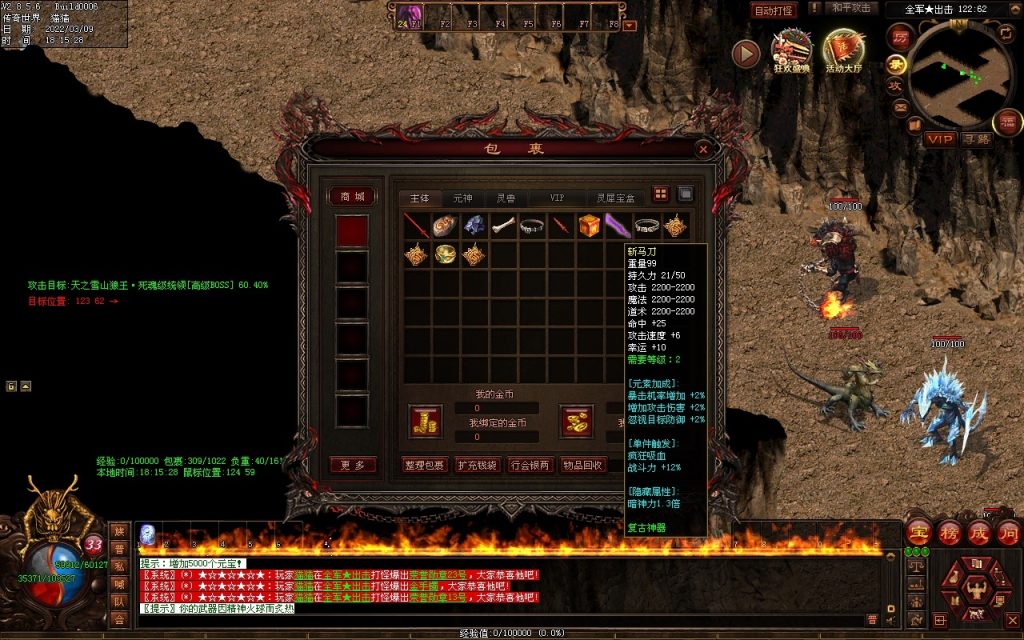Click the circular minimap
The height and width of the screenshot is (640, 1024).
click(x=961, y=72)
